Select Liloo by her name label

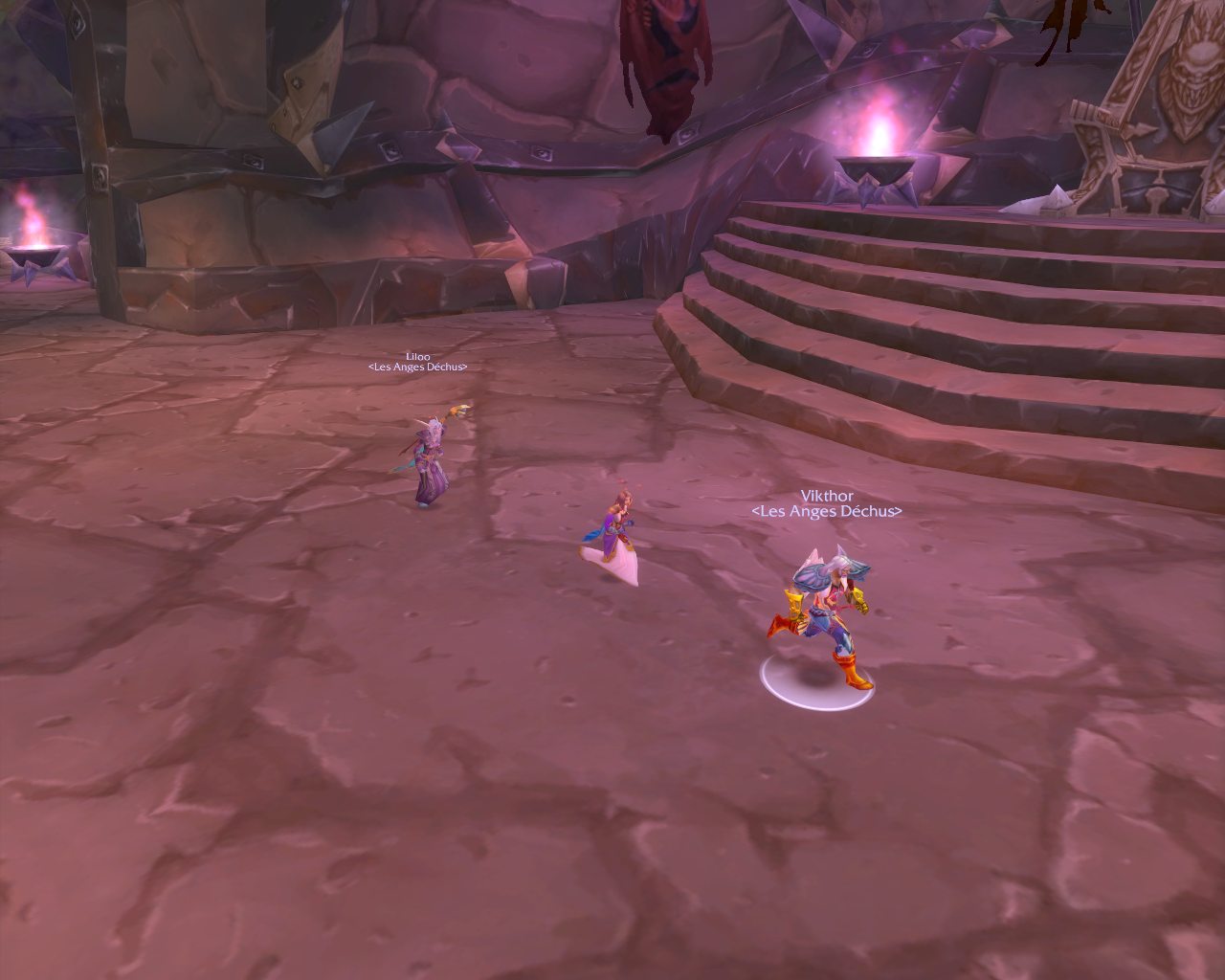pos(417,357)
